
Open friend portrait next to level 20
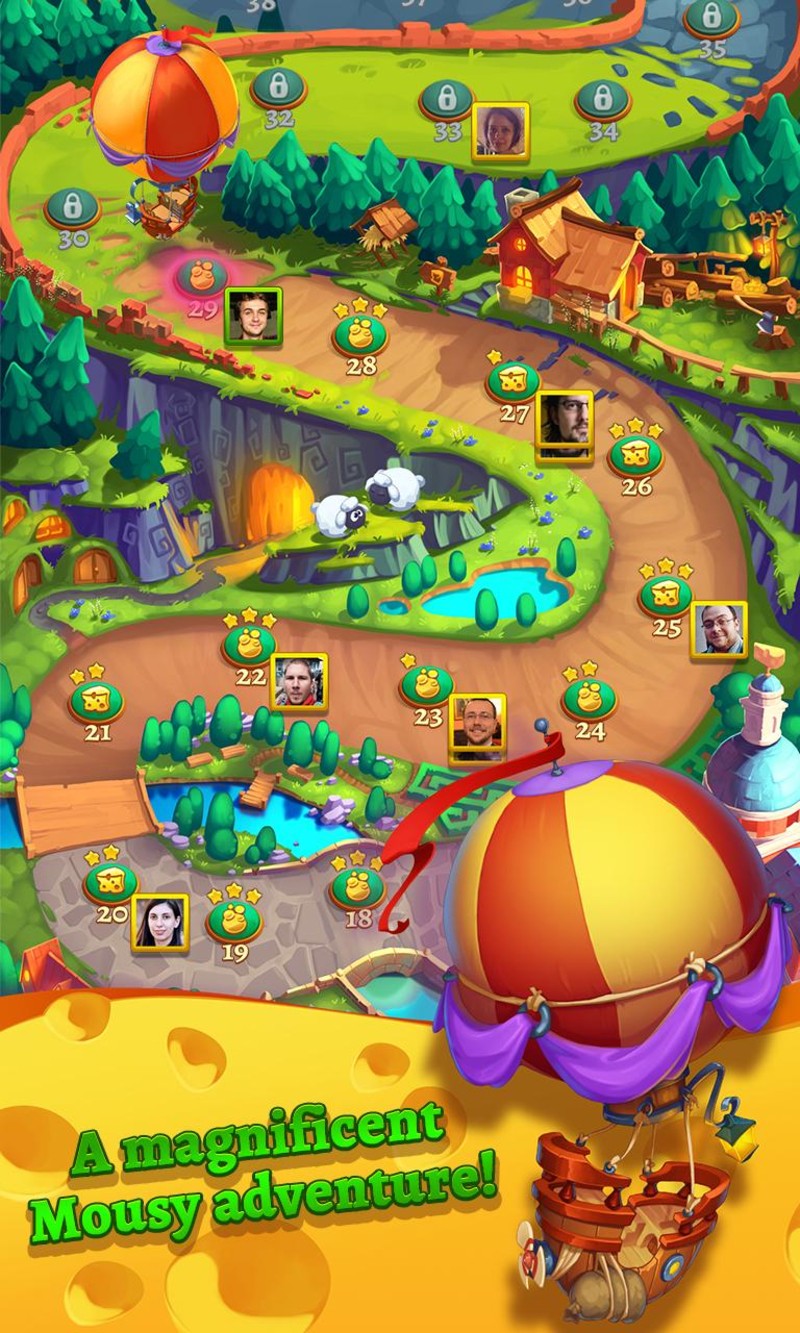160,922
